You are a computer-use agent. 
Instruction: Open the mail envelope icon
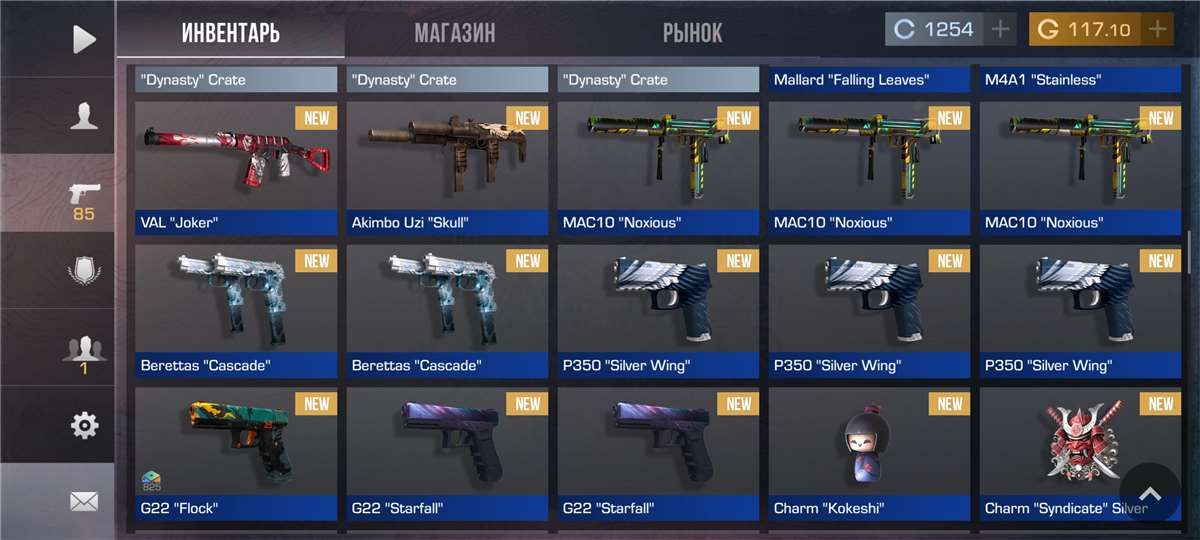84,501
